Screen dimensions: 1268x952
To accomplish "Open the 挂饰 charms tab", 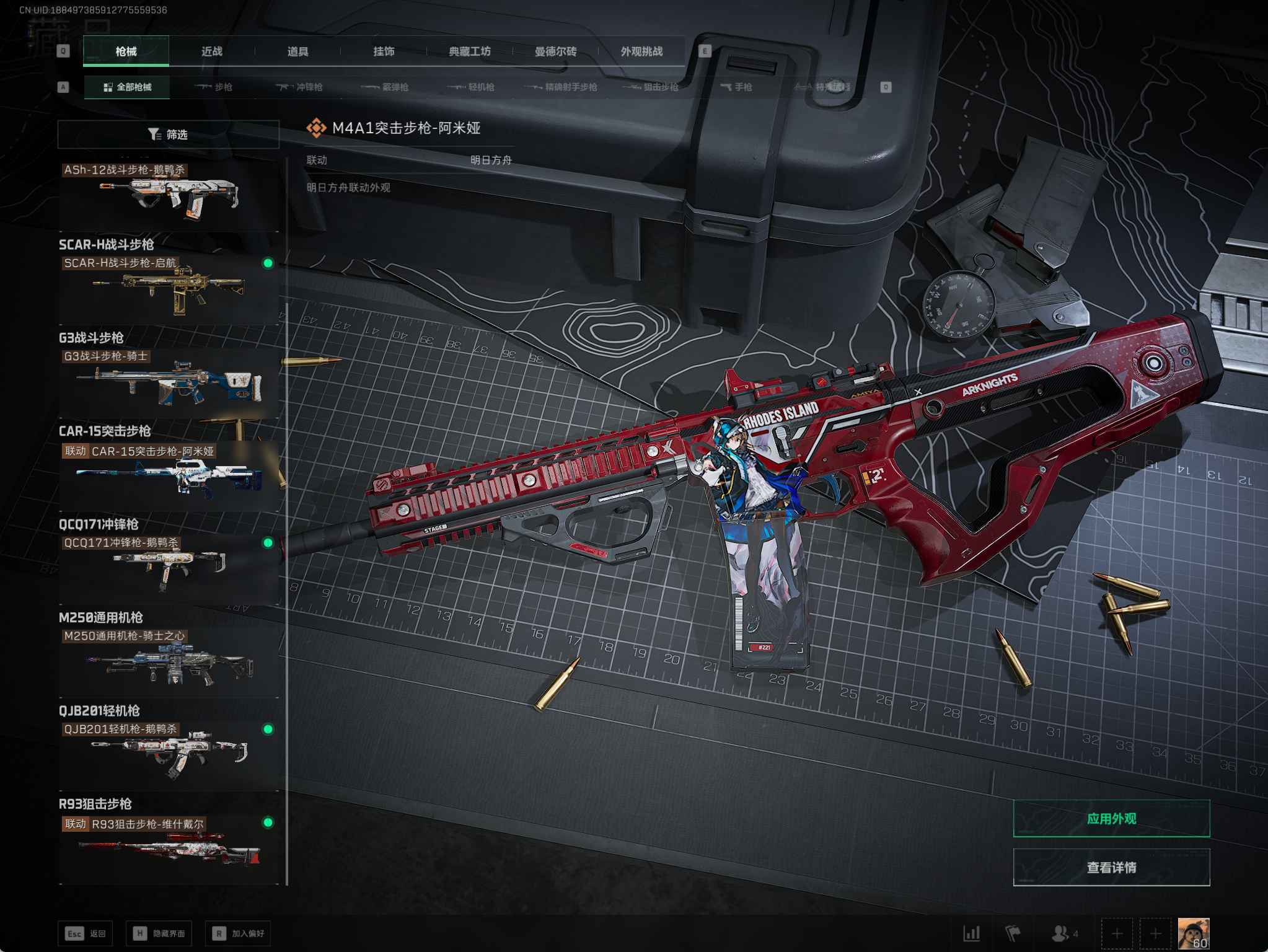I will point(384,51).
